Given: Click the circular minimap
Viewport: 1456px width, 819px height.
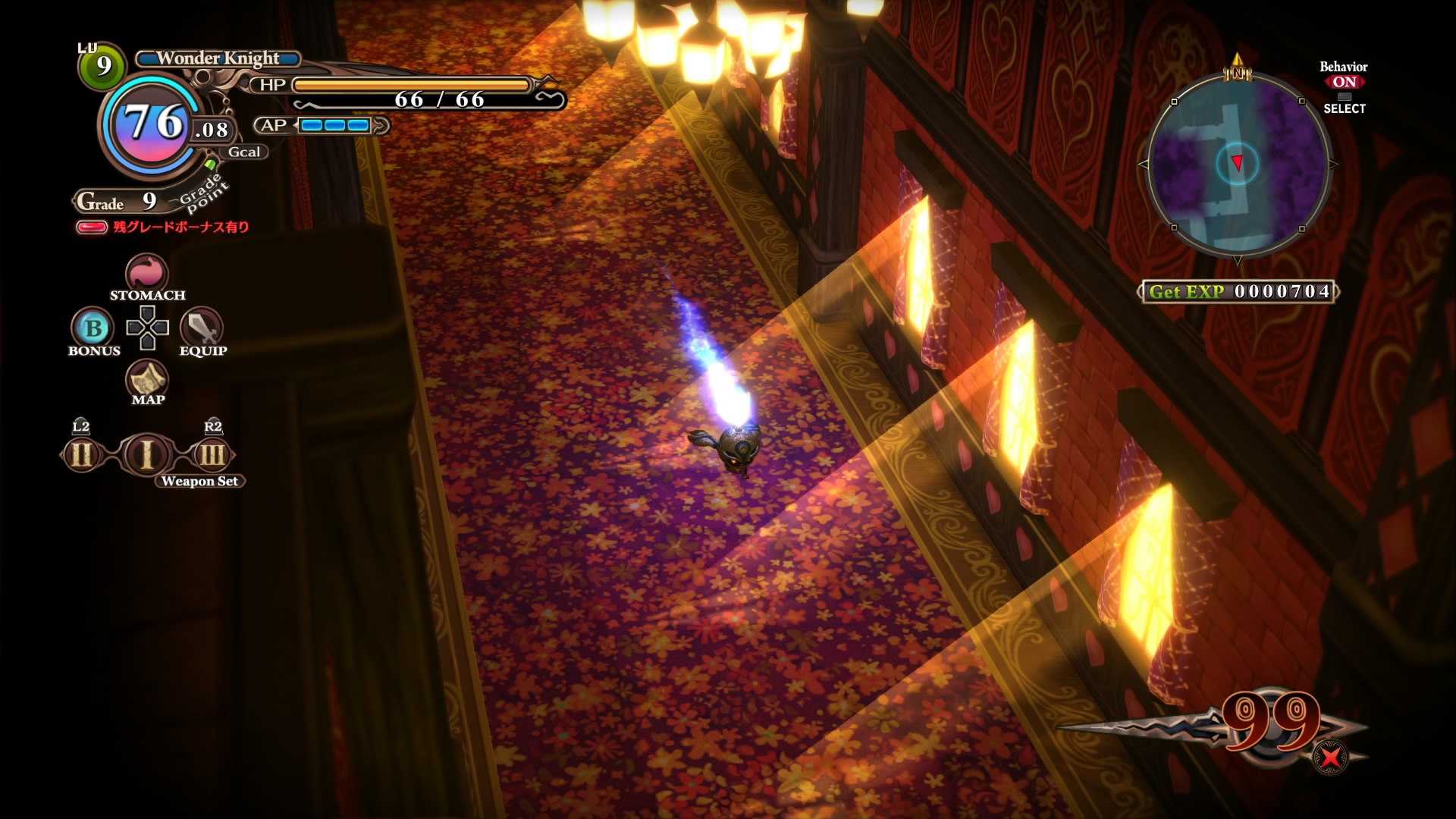Looking at the screenshot, I should 1238,165.
